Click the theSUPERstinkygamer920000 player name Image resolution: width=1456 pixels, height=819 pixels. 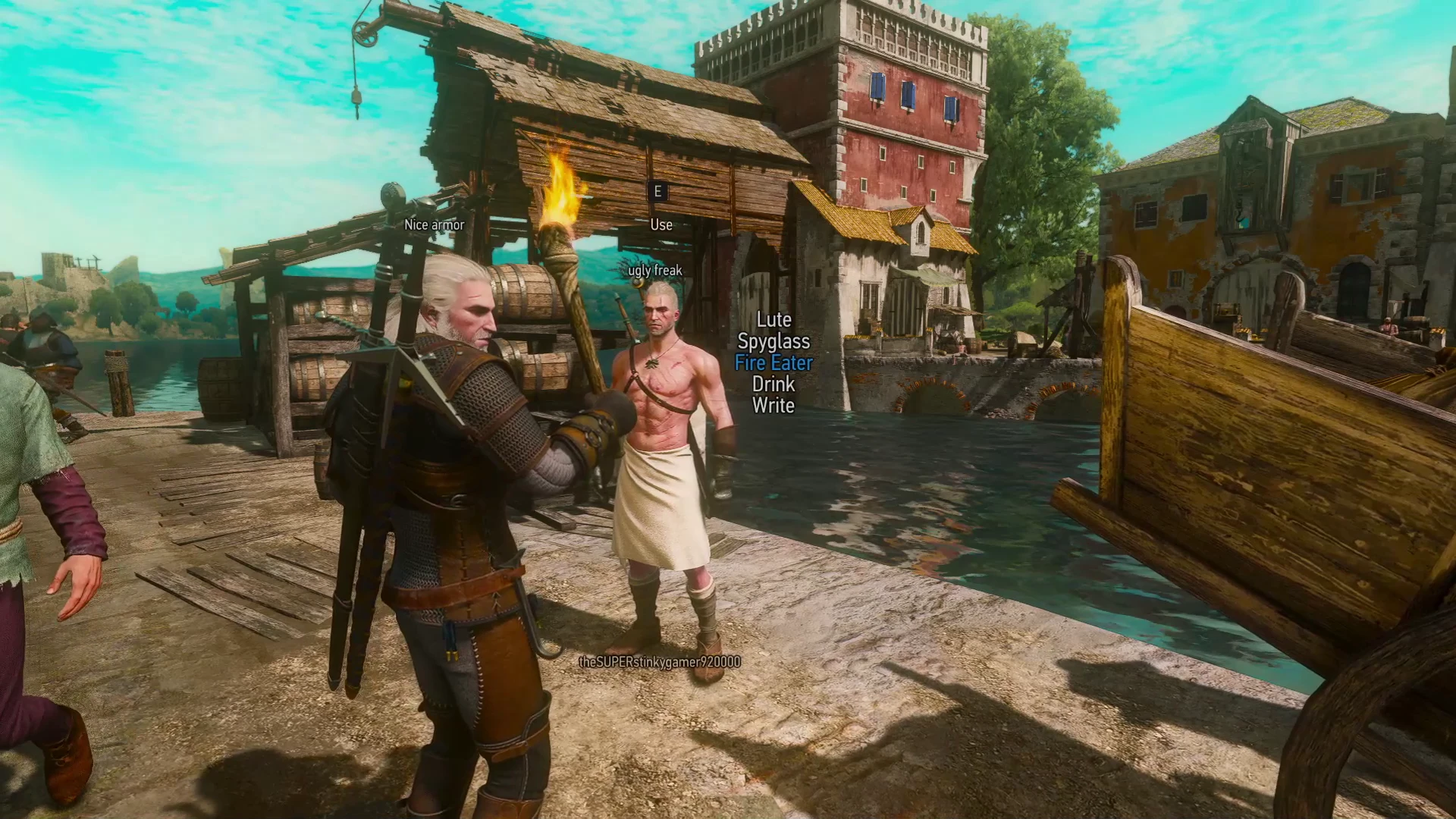click(659, 661)
